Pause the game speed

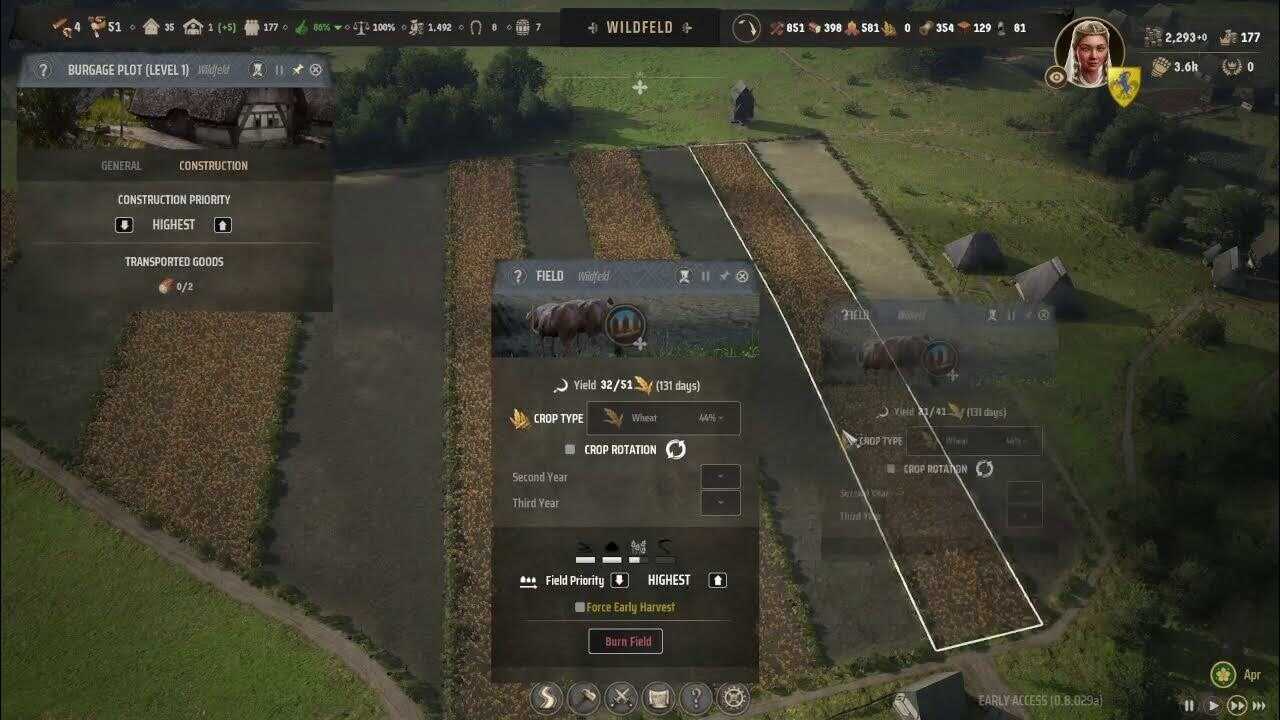1189,705
